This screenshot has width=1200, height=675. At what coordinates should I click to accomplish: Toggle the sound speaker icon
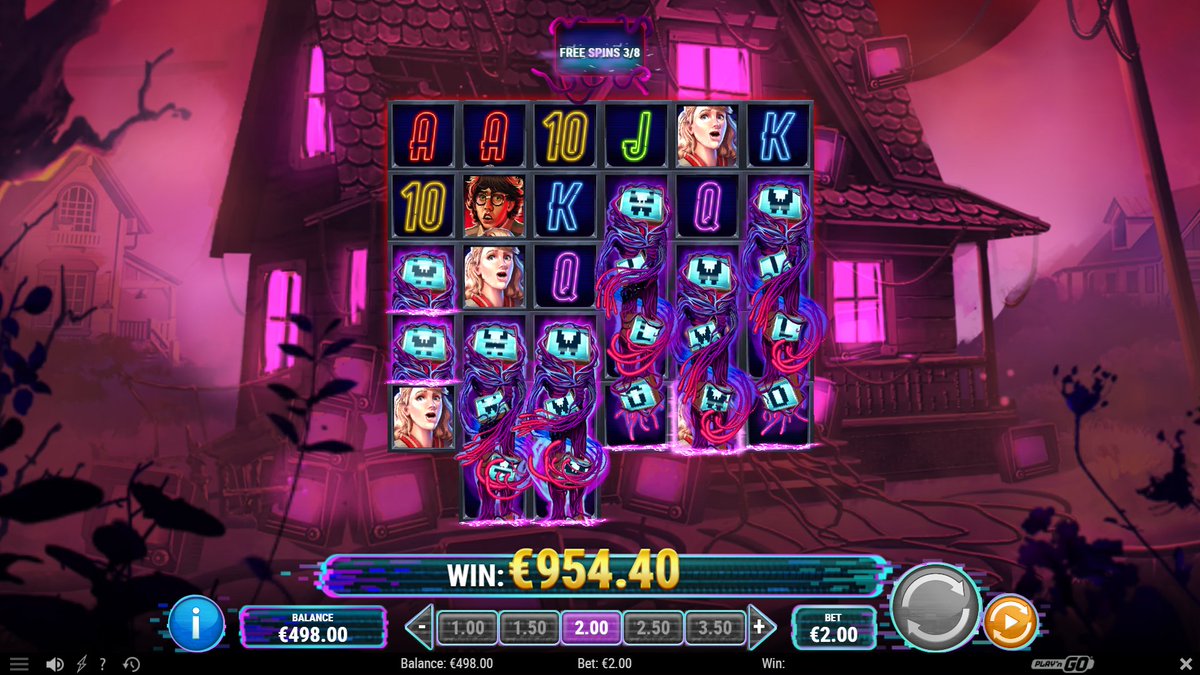click(x=56, y=664)
